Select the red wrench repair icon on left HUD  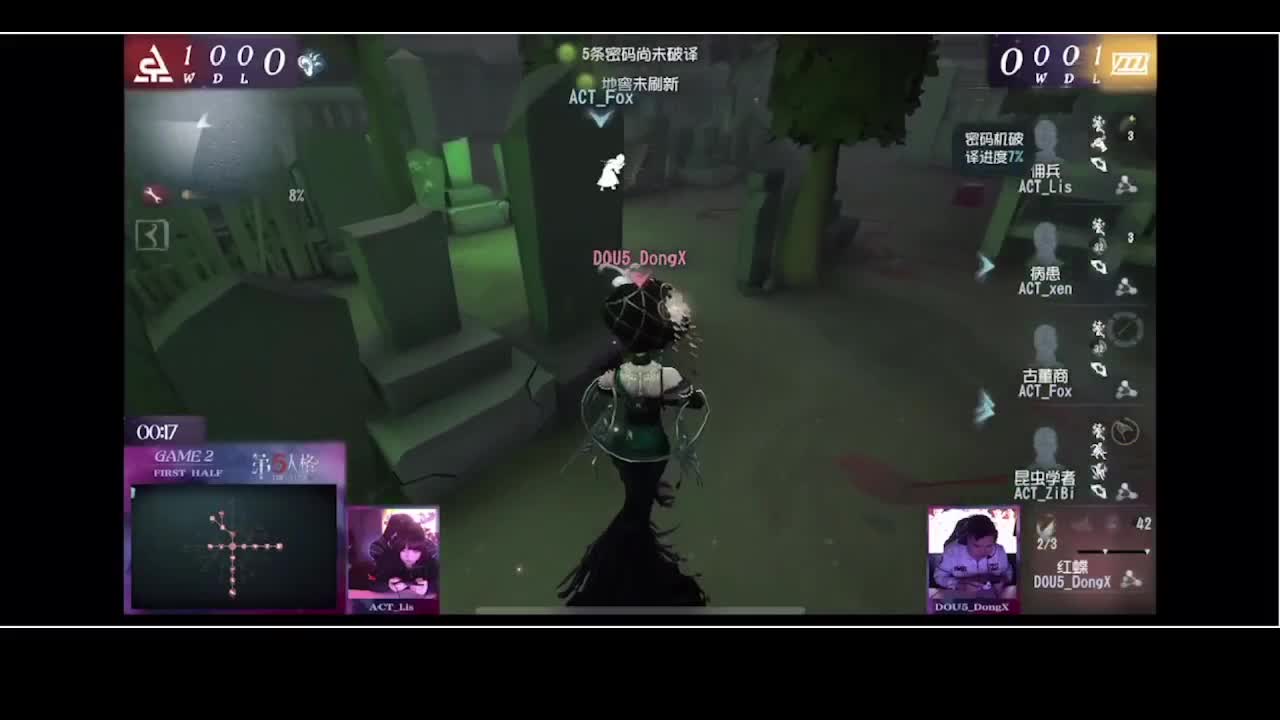[152, 193]
